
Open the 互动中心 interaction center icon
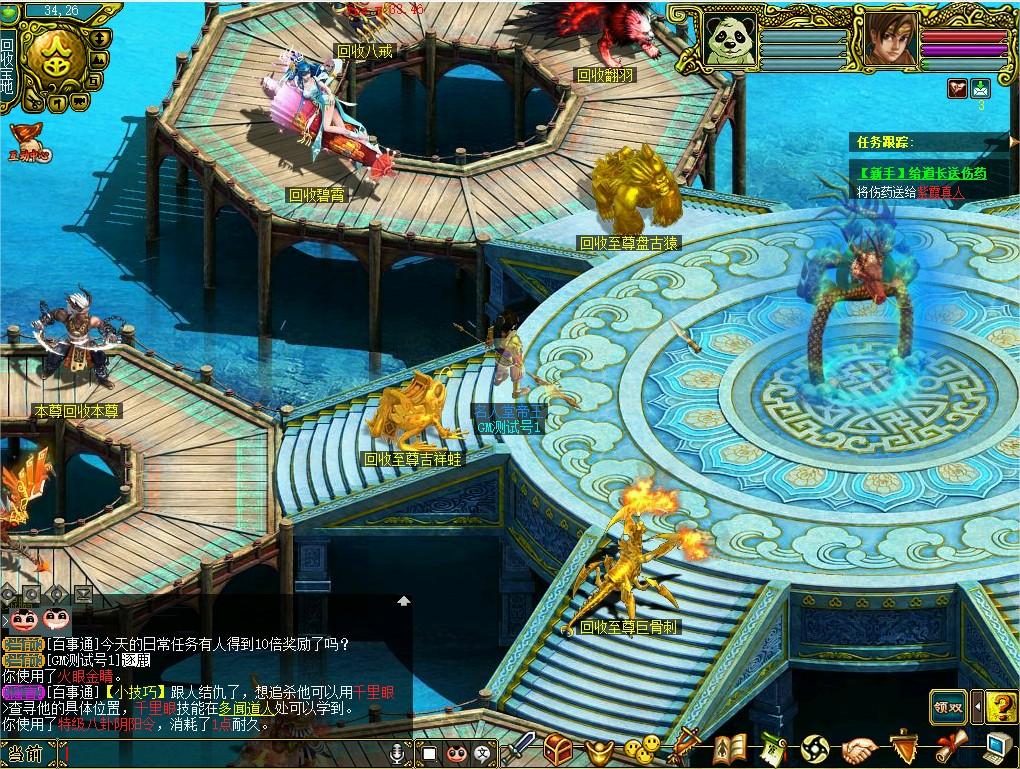pos(28,143)
